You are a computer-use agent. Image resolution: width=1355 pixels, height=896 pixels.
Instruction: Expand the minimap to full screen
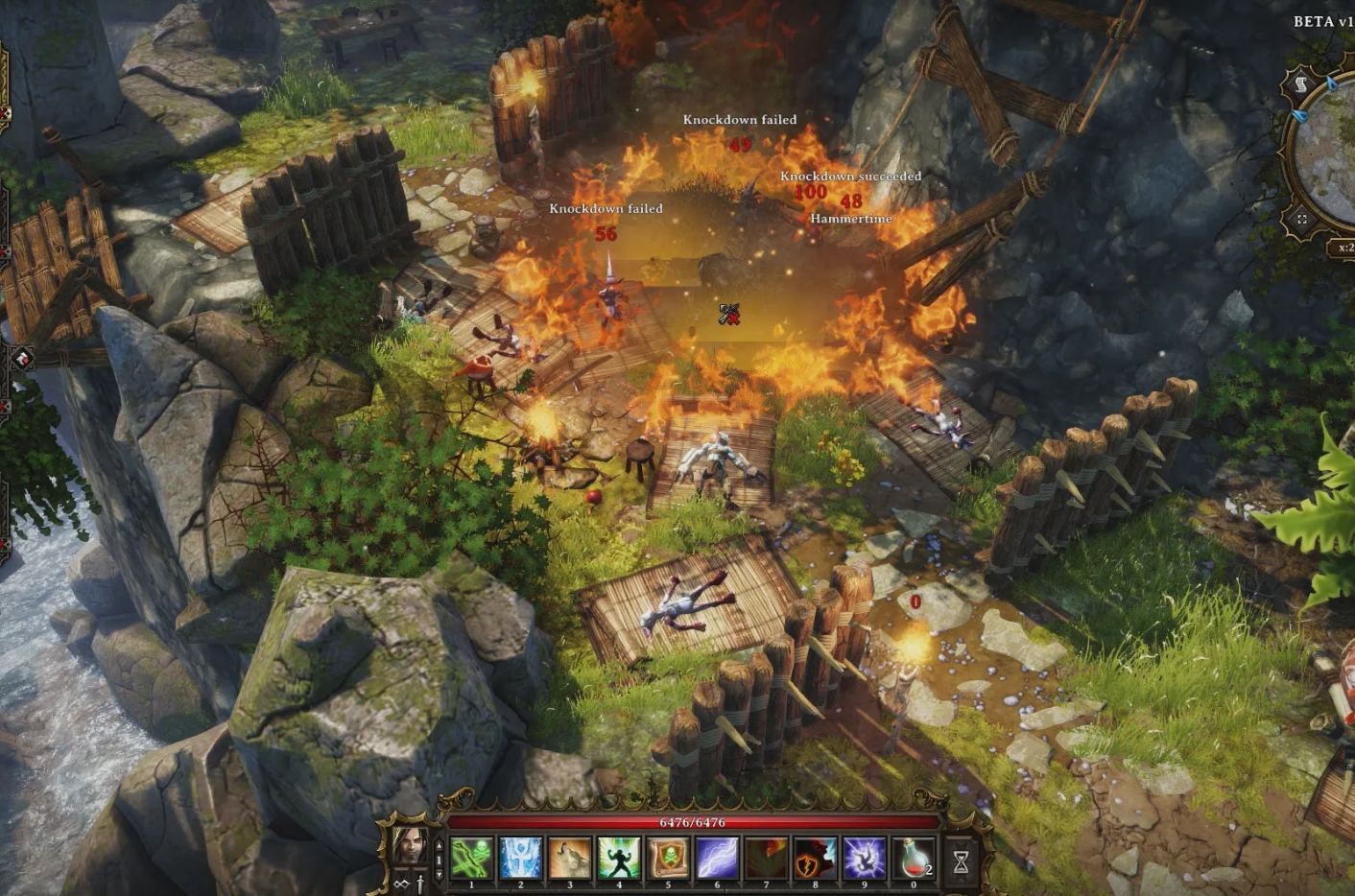pyautogui.click(x=1302, y=219)
